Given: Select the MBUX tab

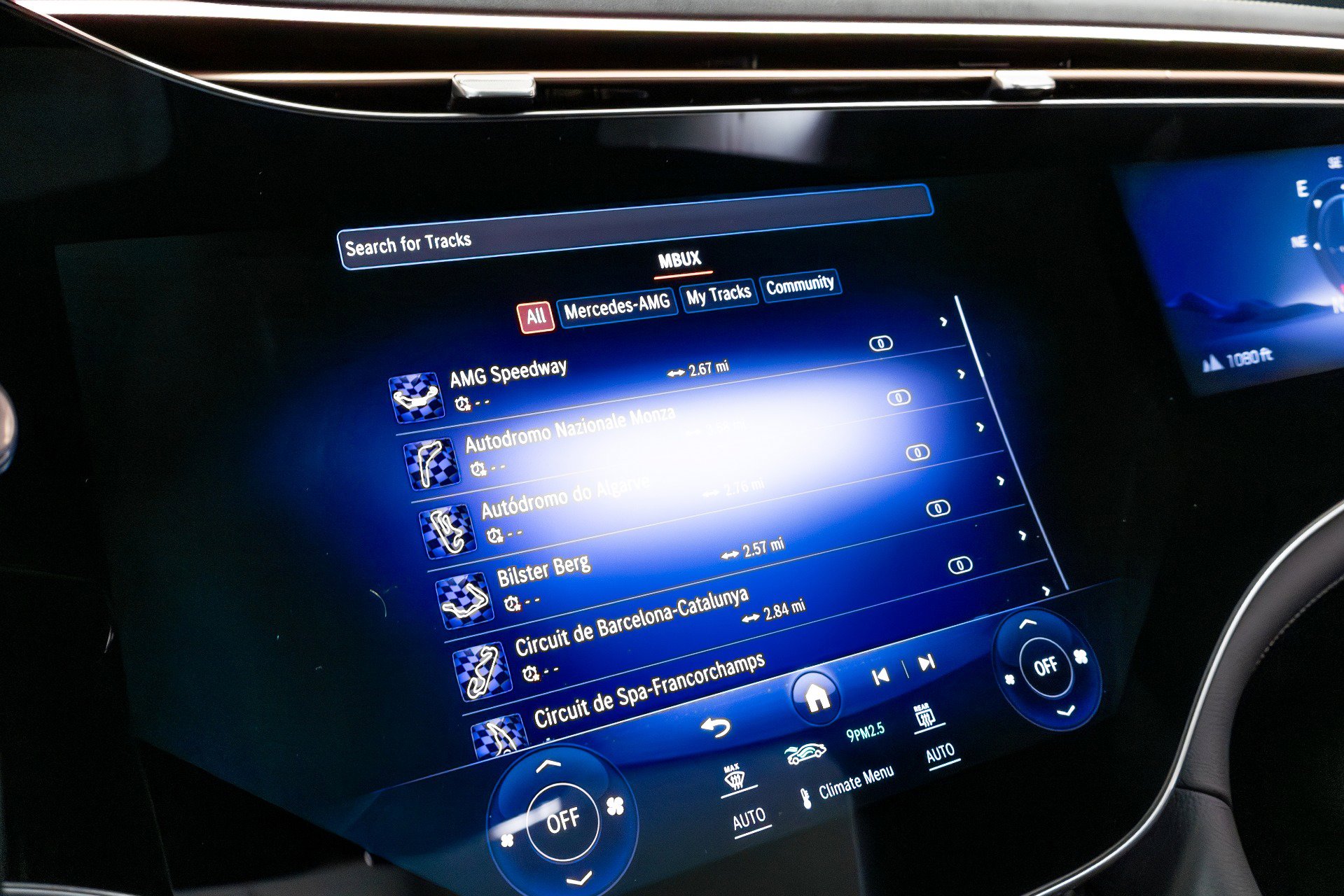Looking at the screenshot, I should pyautogui.click(x=678, y=259).
